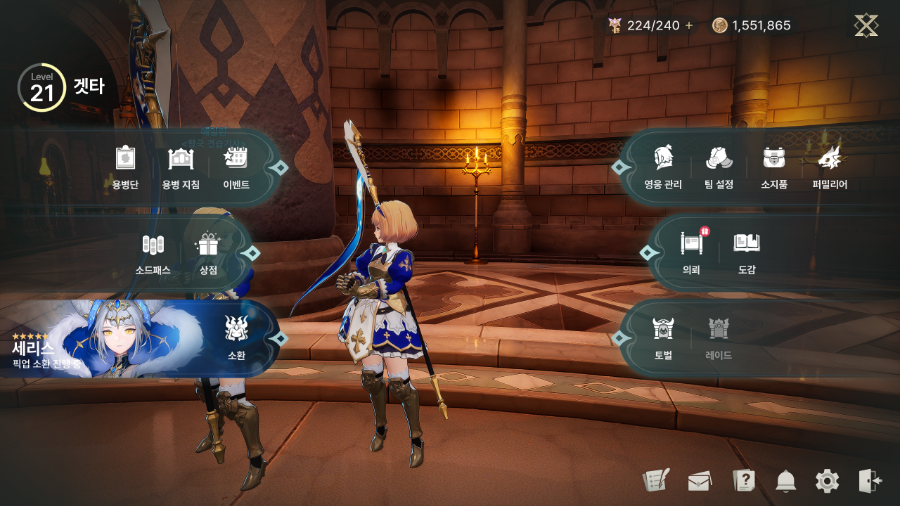900x506 pixels.
Task: Enter the 토벌 subjugation mode
Action: [664, 336]
